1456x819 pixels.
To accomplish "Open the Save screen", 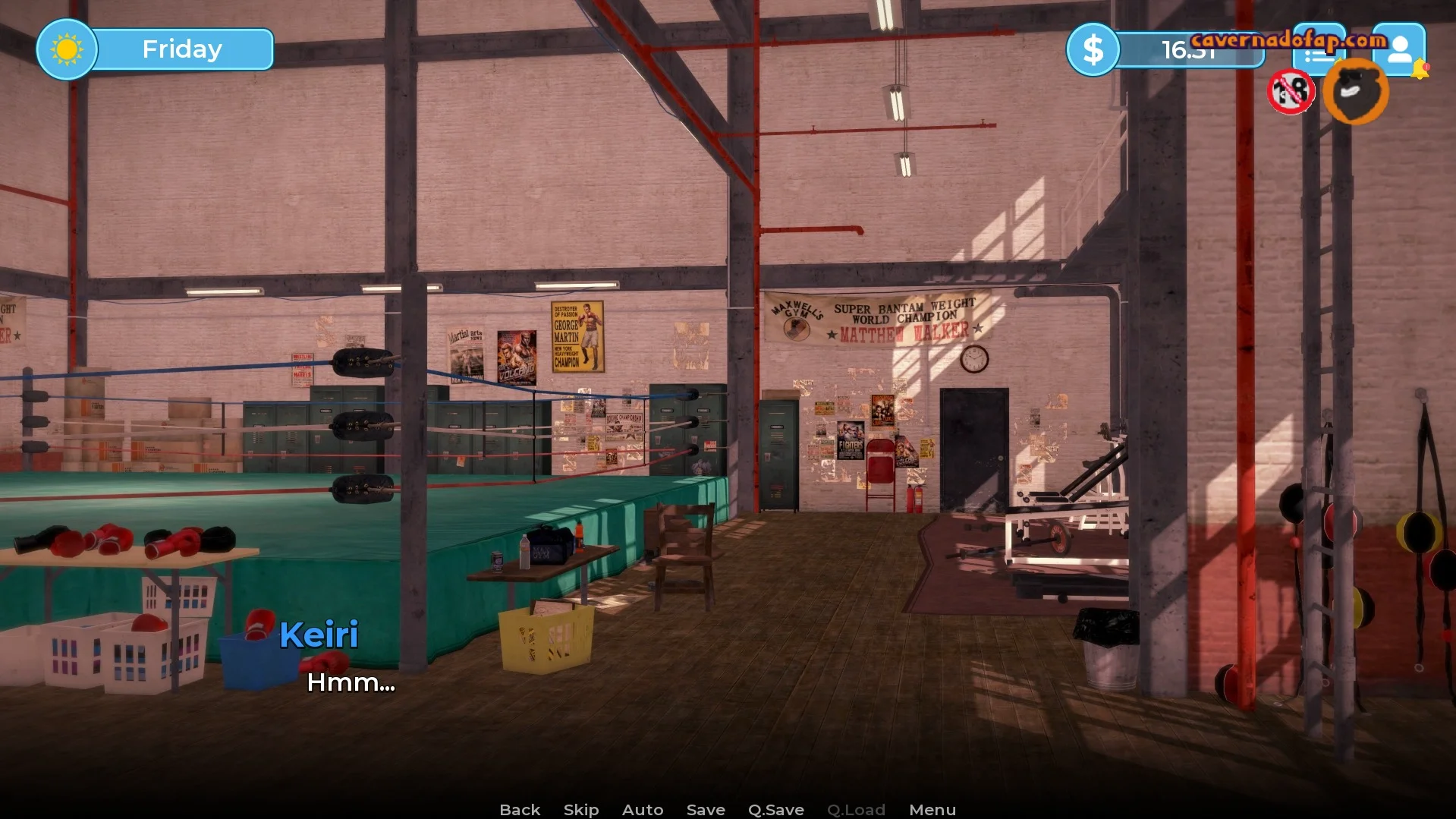I will pyautogui.click(x=706, y=810).
